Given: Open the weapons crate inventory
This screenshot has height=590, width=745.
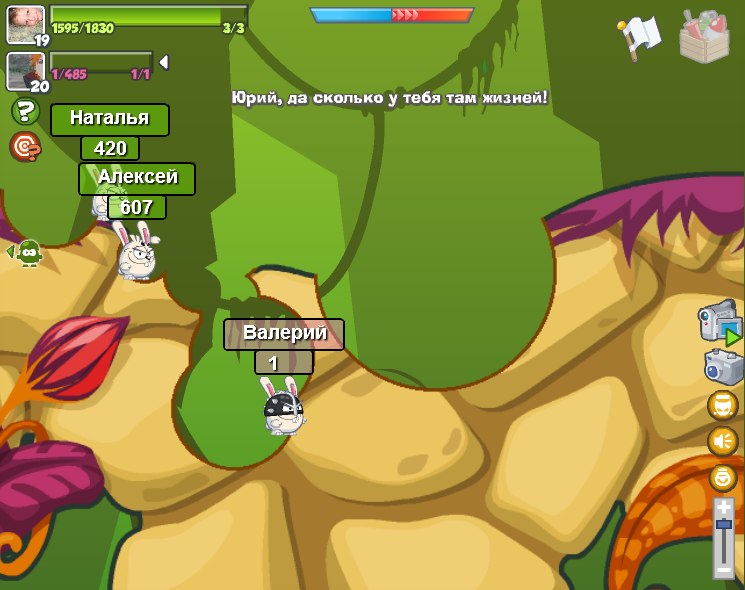Looking at the screenshot, I should (x=704, y=36).
